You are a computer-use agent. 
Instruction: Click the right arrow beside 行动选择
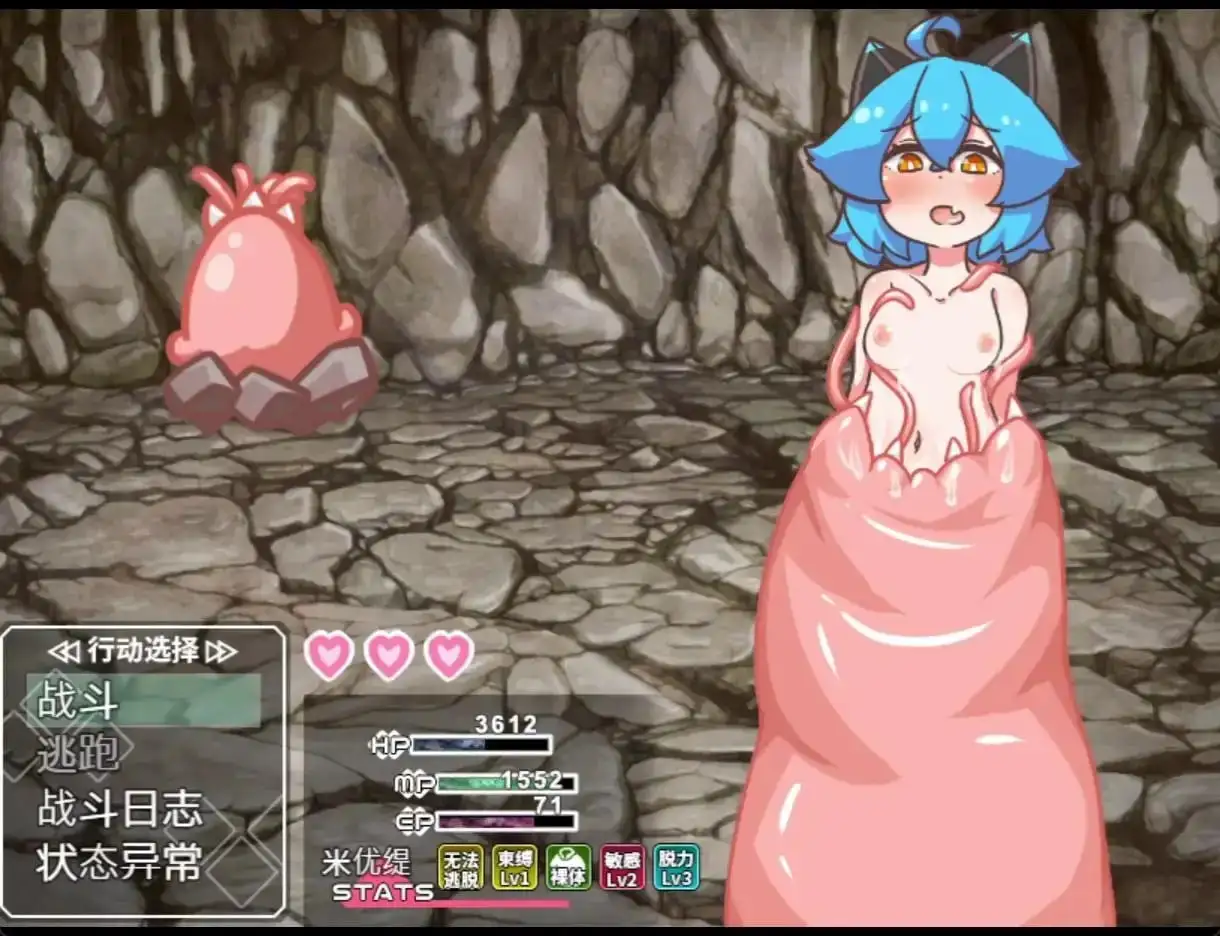point(220,652)
